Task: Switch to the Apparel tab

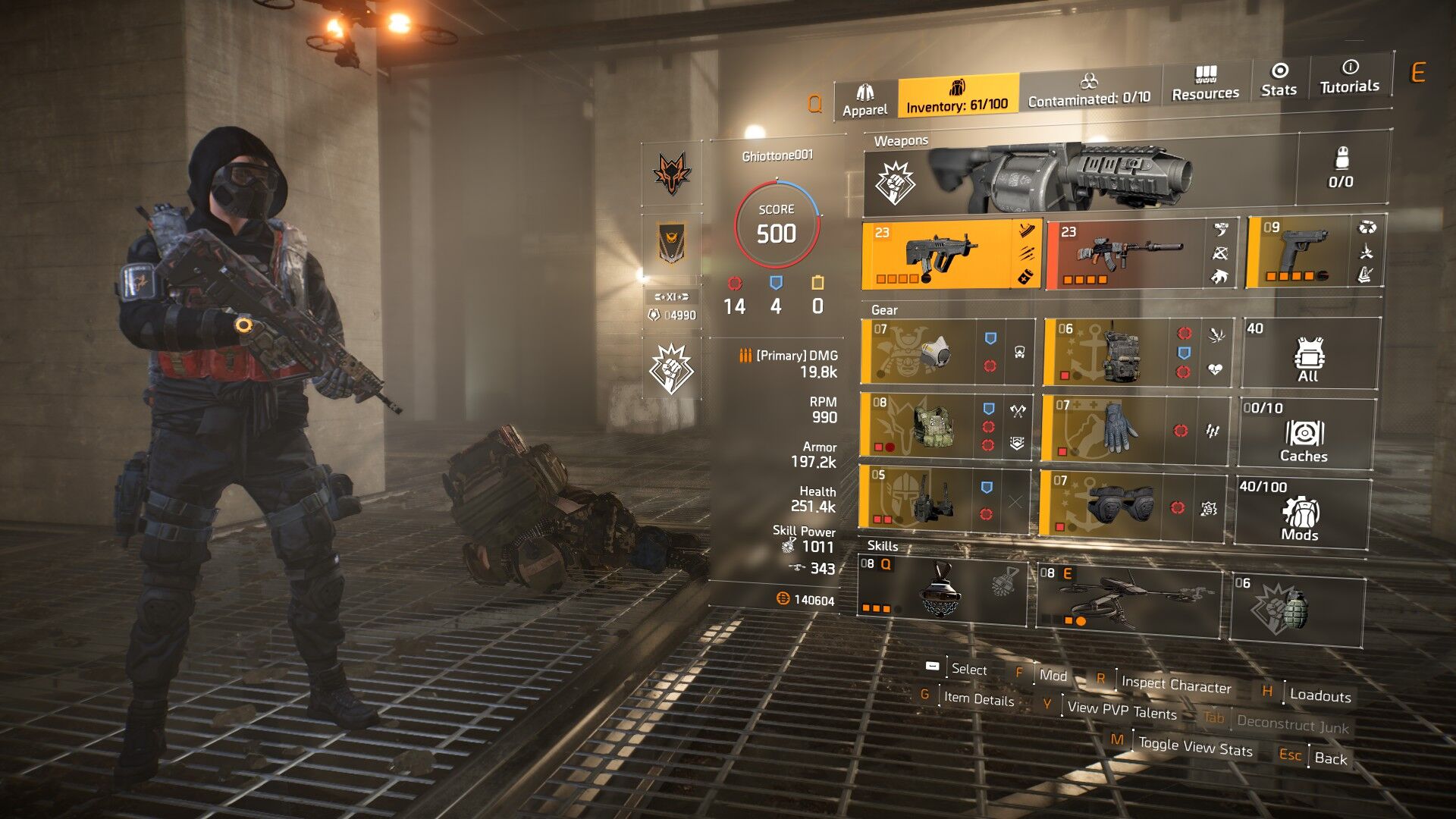Action: tap(865, 100)
